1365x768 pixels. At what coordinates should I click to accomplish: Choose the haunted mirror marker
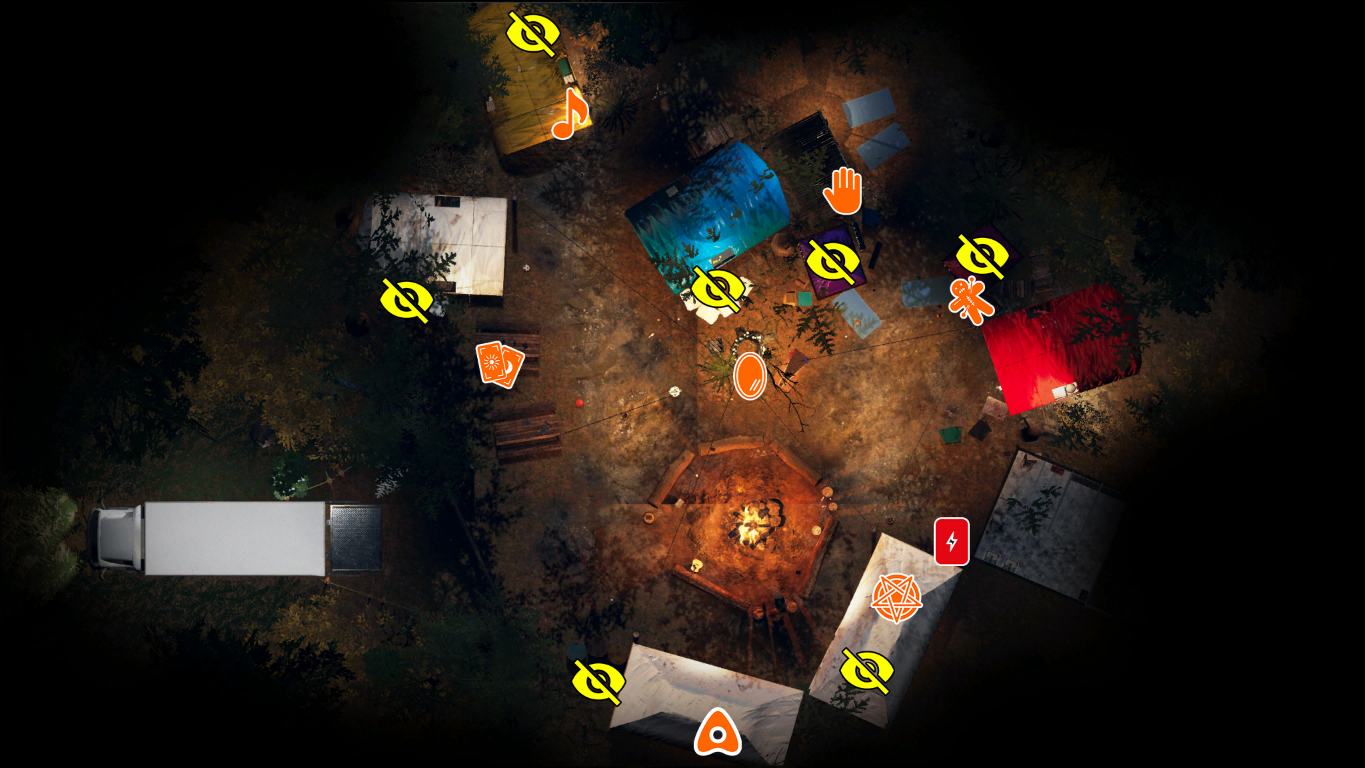(749, 377)
